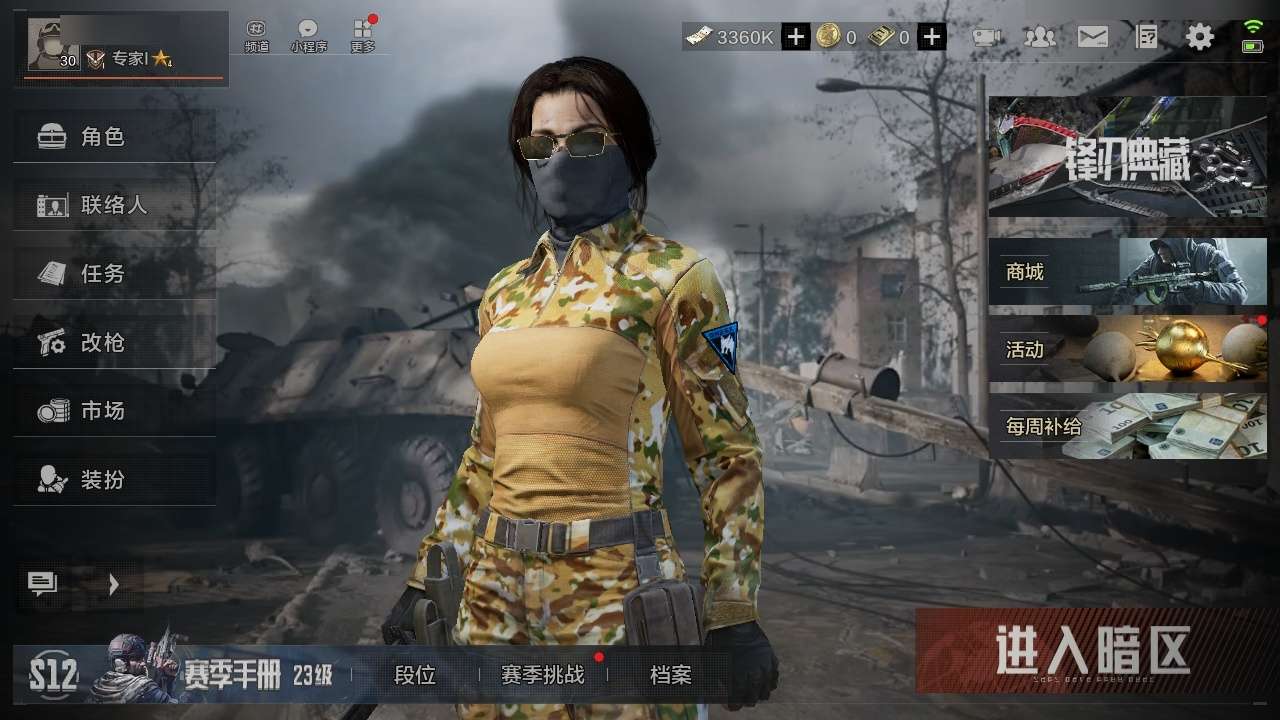This screenshot has height=720, width=1280.
Task: Open the 档案 (Profile) tab
Action: point(670,676)
